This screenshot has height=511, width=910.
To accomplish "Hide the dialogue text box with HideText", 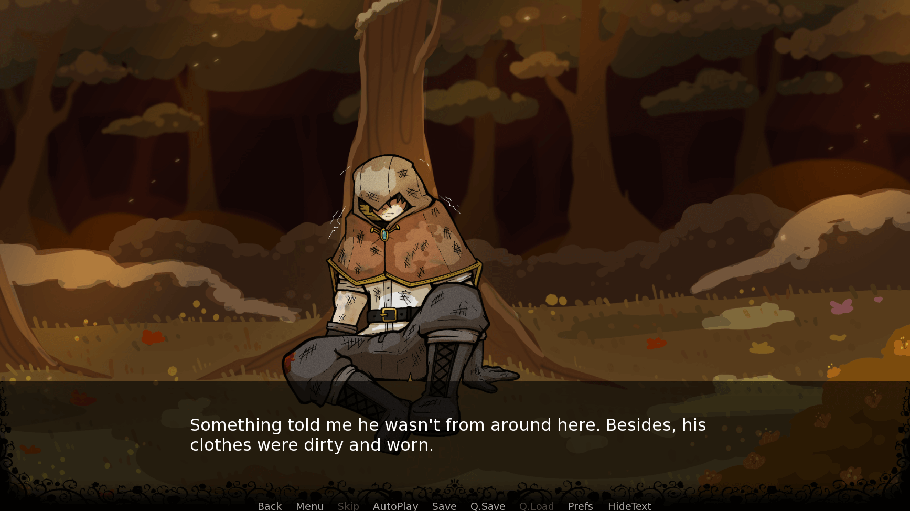I will click(x=630, y=506).
